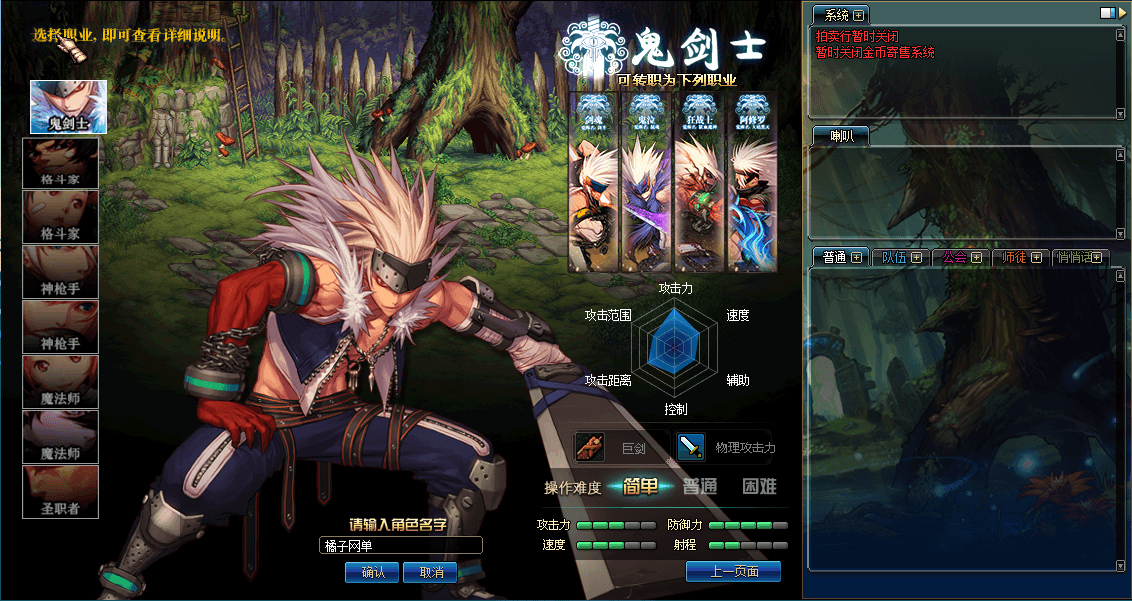Go back with the 上一页面 button
The height and width of the screenshot is (601, 1132).
[733, 571]
